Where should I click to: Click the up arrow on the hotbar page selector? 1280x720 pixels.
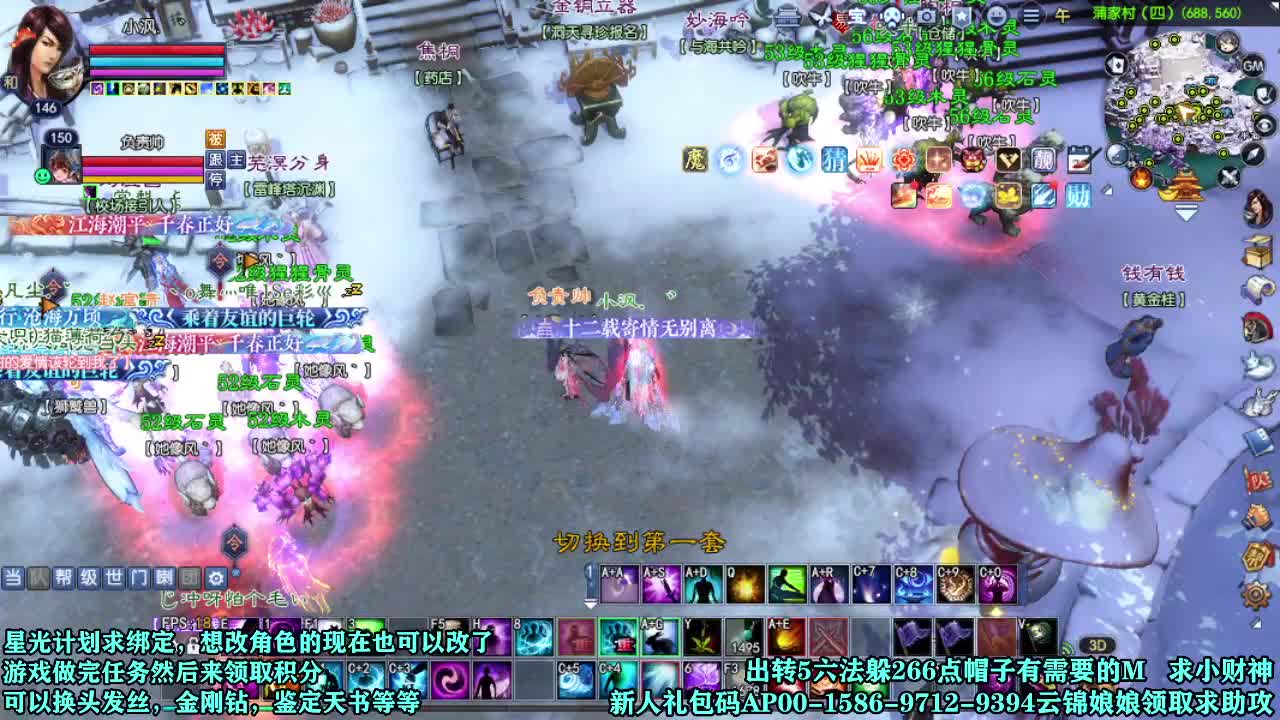[591, 566]
